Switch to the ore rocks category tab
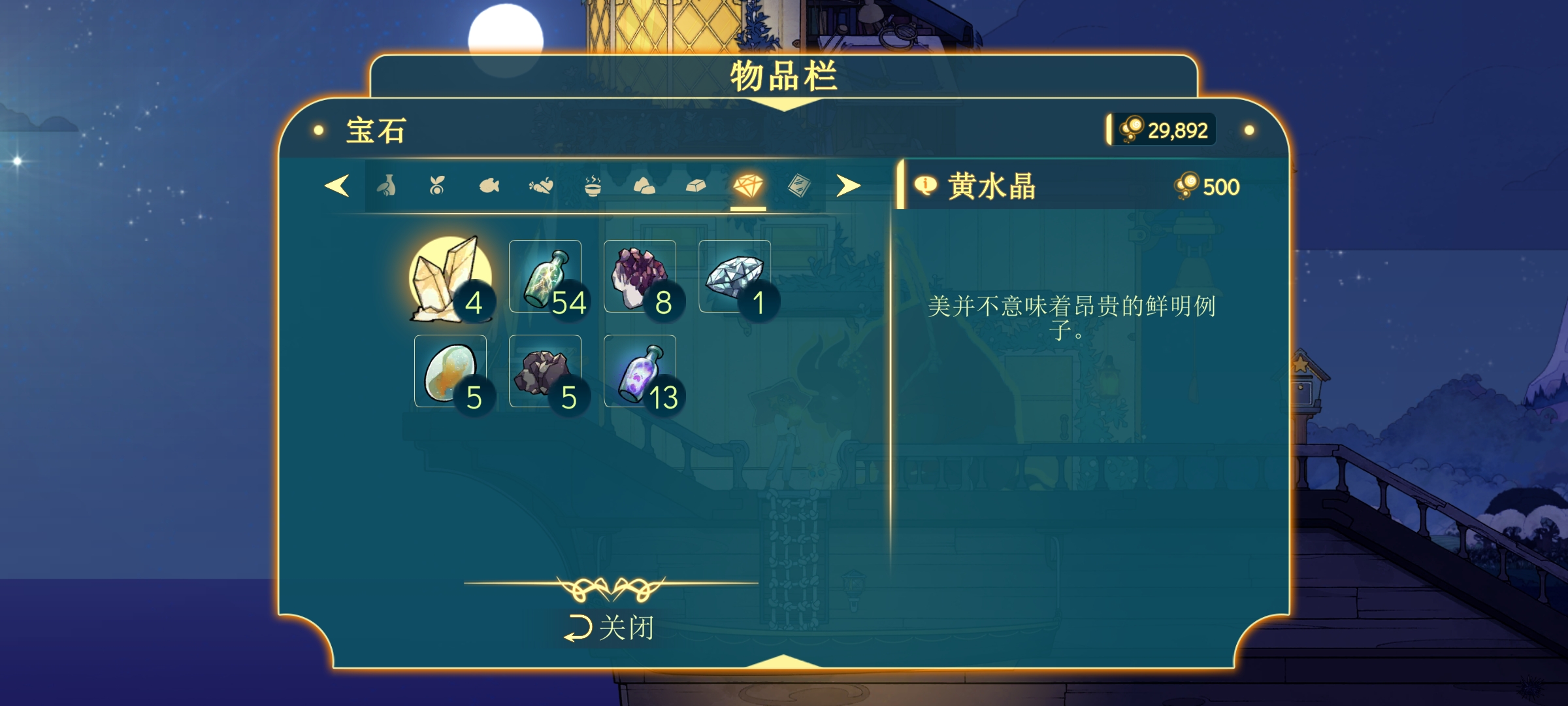This screenshot has height=706, width=1568. [644, 187]
